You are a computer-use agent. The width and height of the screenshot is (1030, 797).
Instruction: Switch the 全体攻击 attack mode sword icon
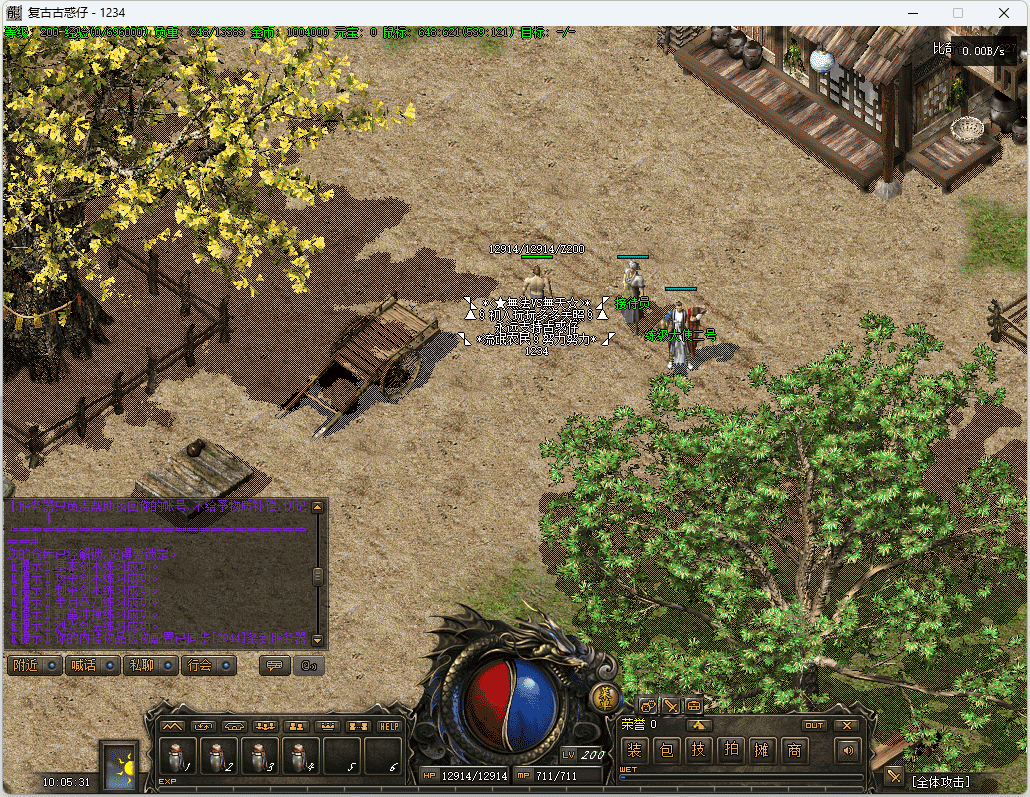point(893,777)
